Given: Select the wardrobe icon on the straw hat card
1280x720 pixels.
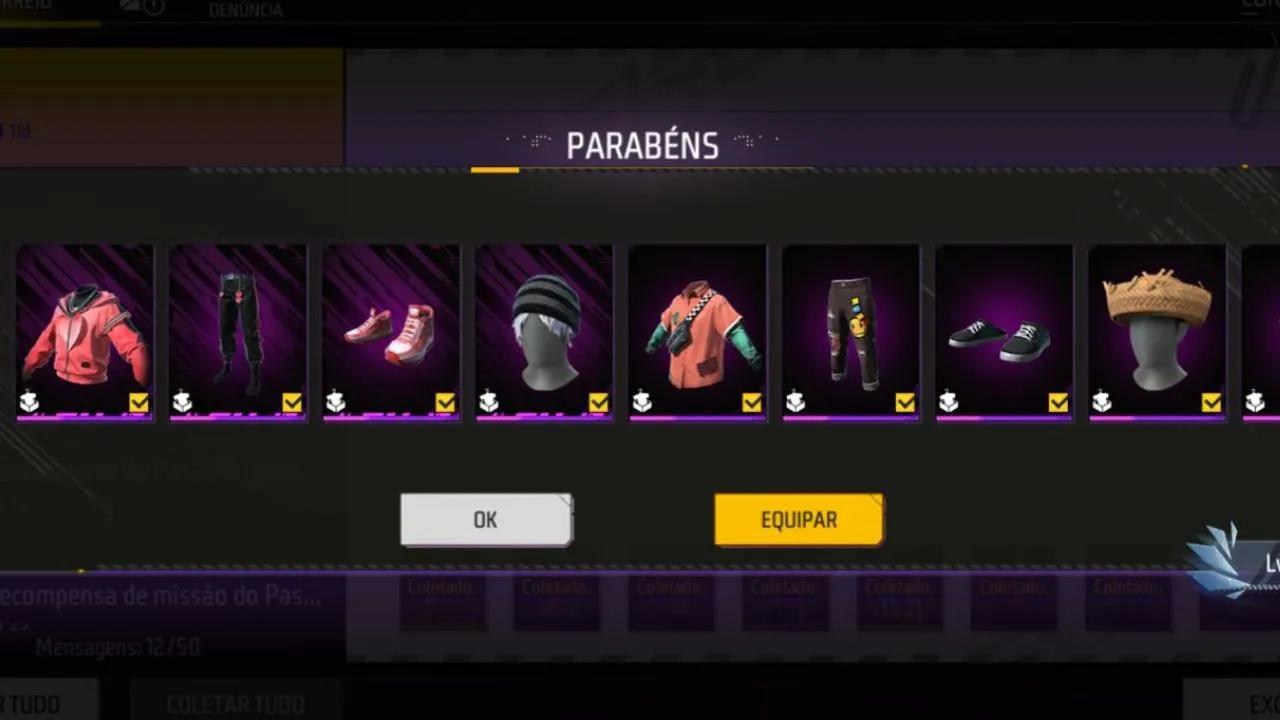Looking at the screenshot, I should click(x=1101, y=400).
